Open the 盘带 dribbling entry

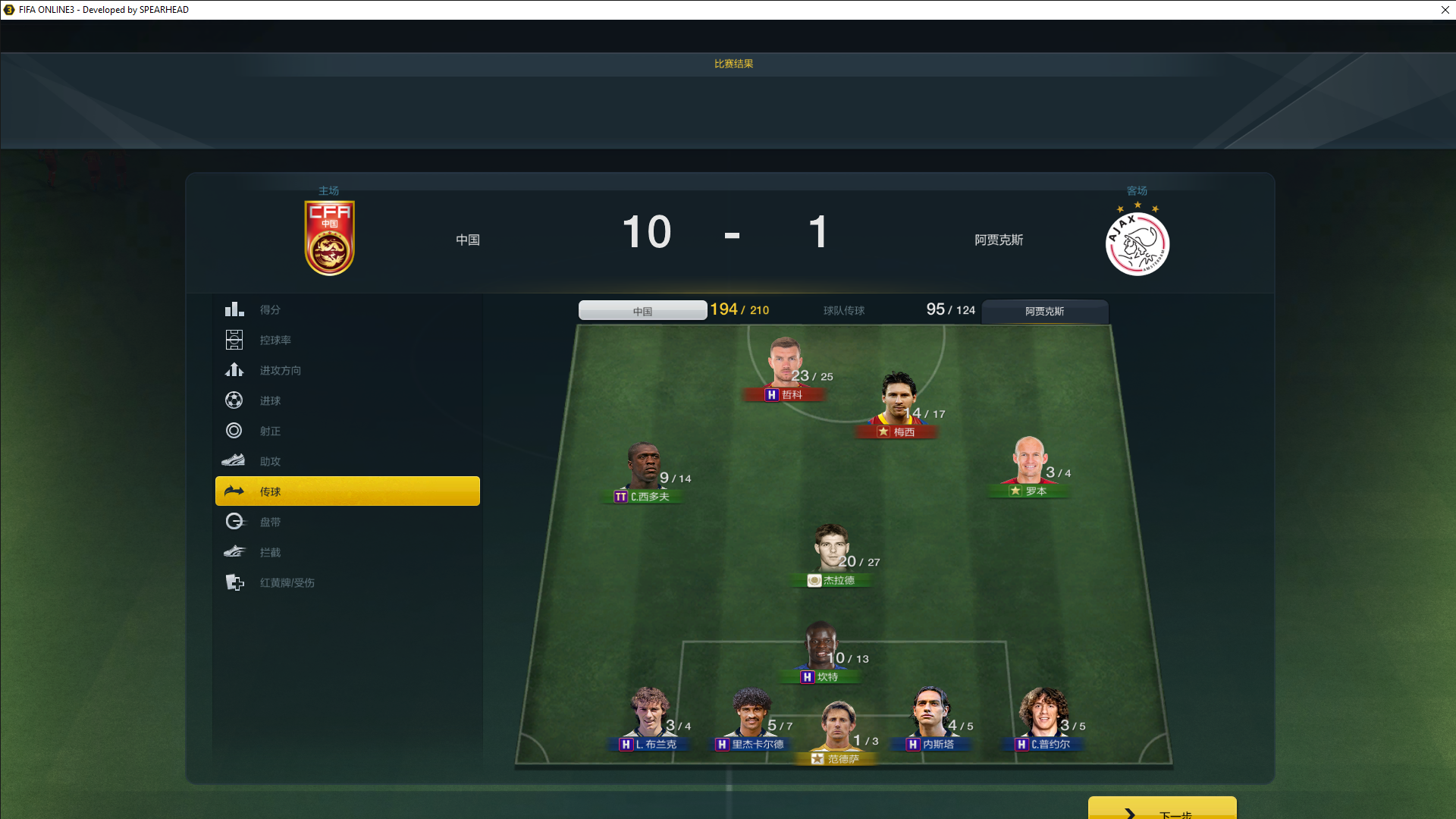270,522
